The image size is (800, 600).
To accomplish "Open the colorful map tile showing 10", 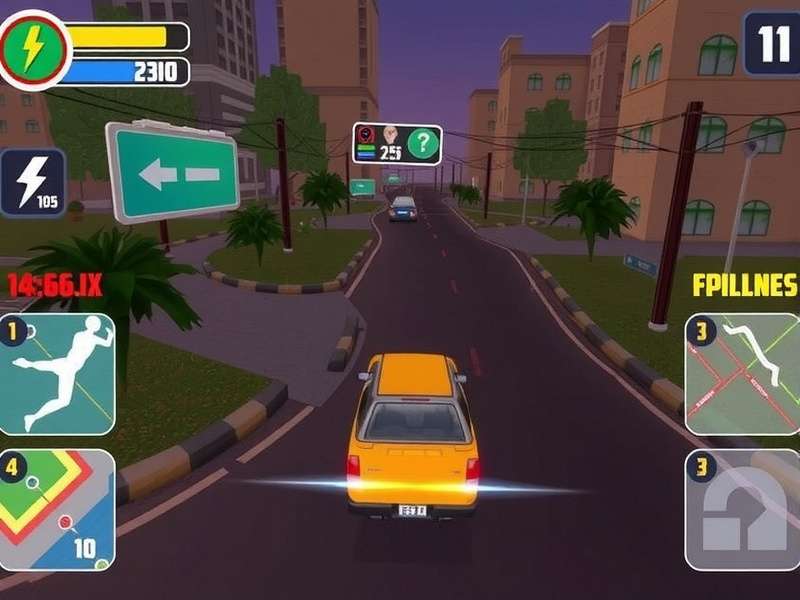I will coord(57,510).
